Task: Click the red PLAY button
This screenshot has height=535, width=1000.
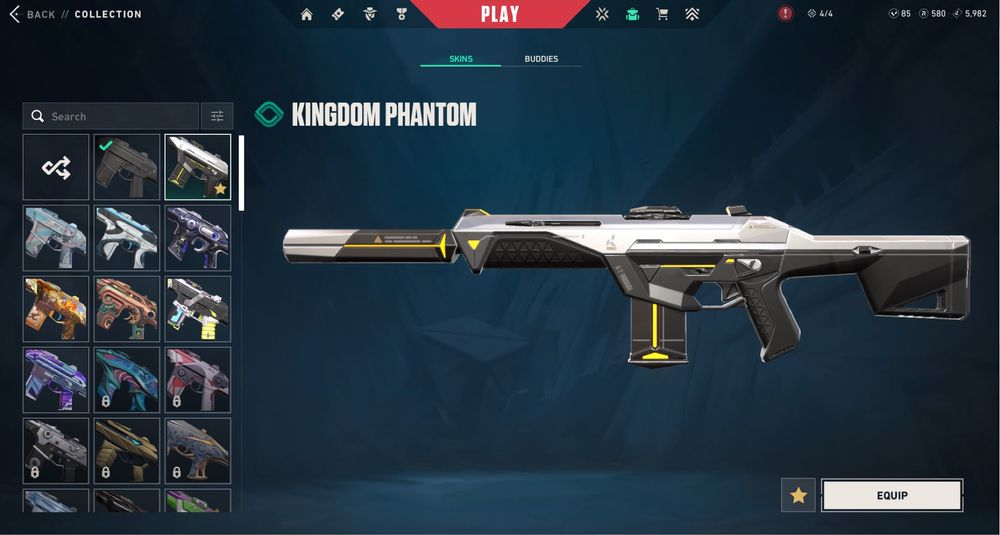Action: point(499,14)
